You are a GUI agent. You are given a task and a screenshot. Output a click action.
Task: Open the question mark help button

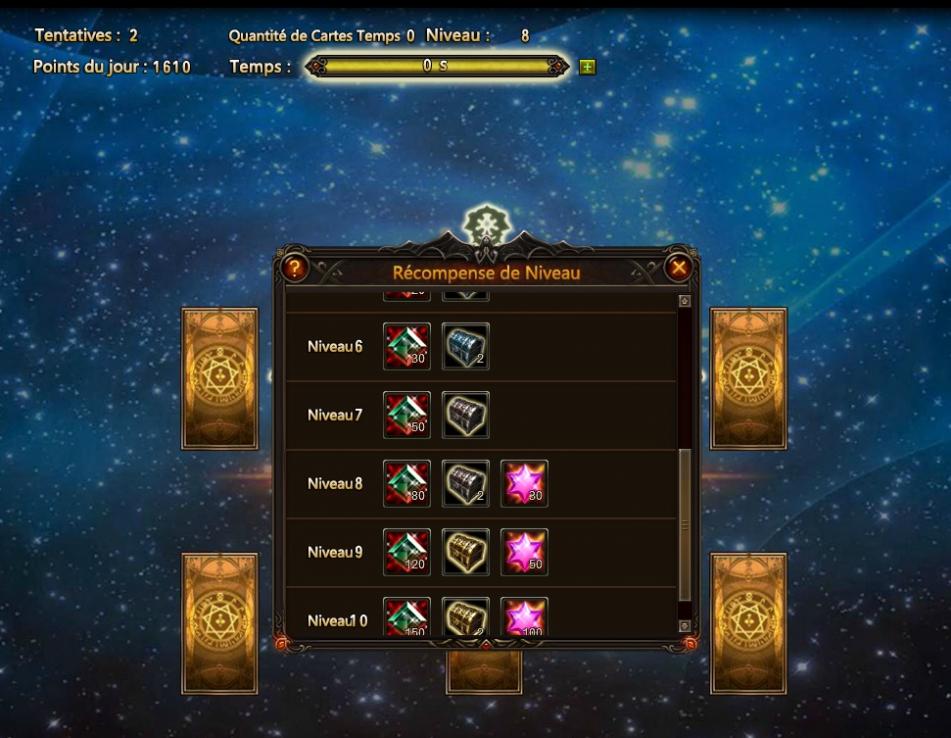(293, 268)
